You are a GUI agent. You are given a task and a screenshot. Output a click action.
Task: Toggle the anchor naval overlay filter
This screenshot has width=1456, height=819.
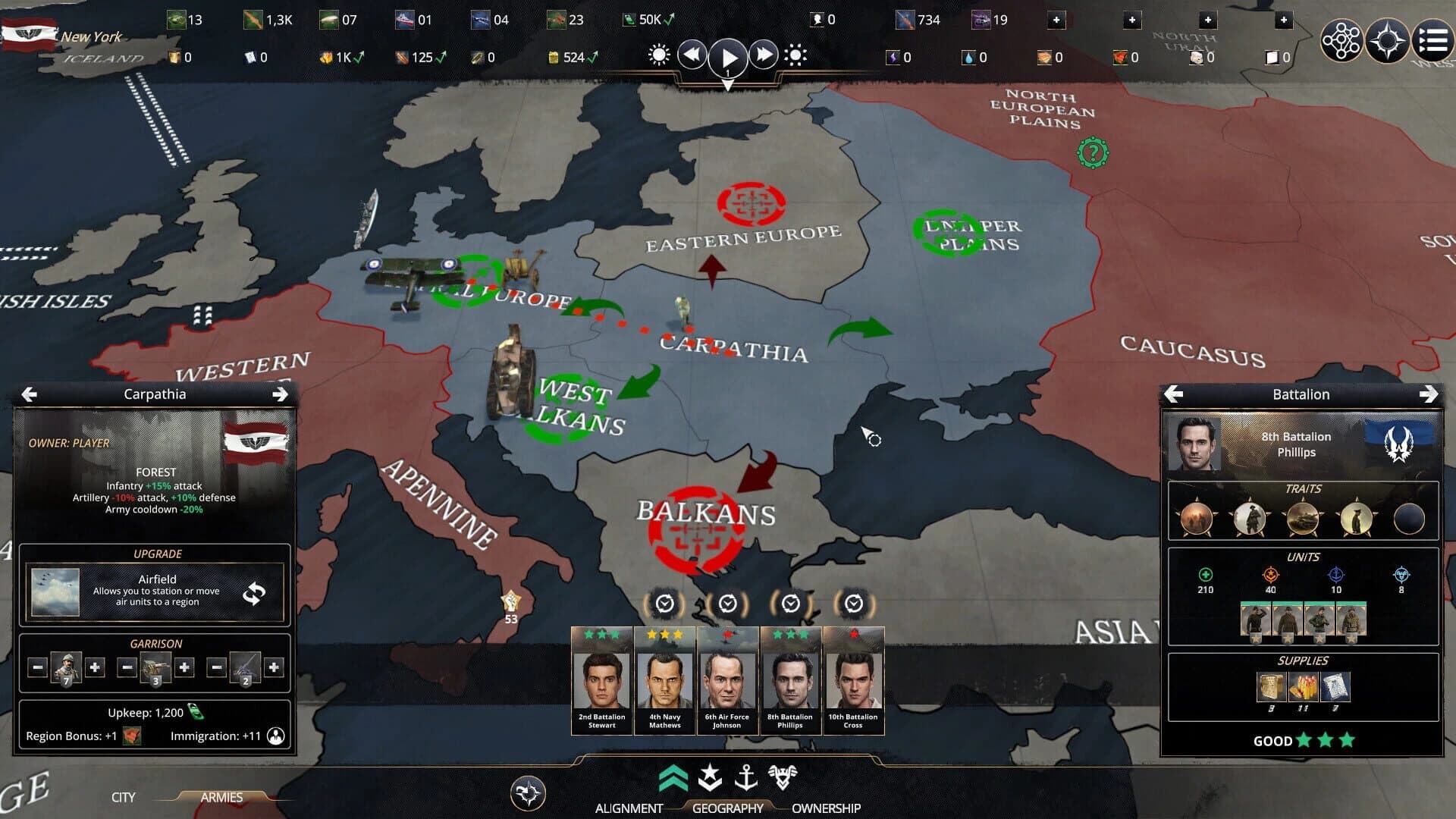click(747, 777)
